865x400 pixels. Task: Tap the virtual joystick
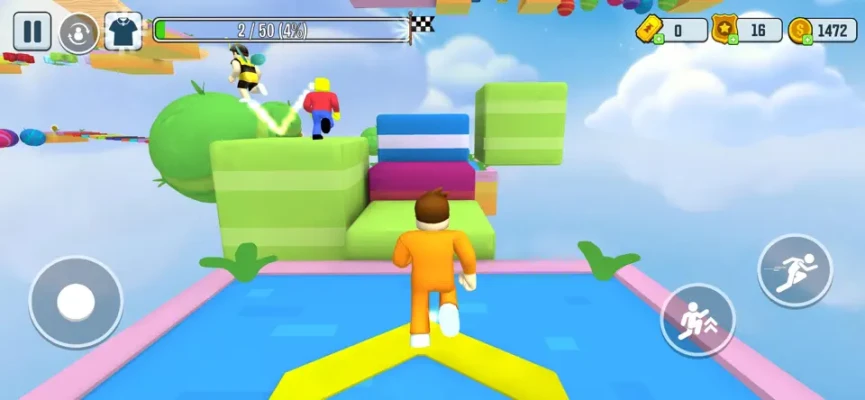point(76,301)
